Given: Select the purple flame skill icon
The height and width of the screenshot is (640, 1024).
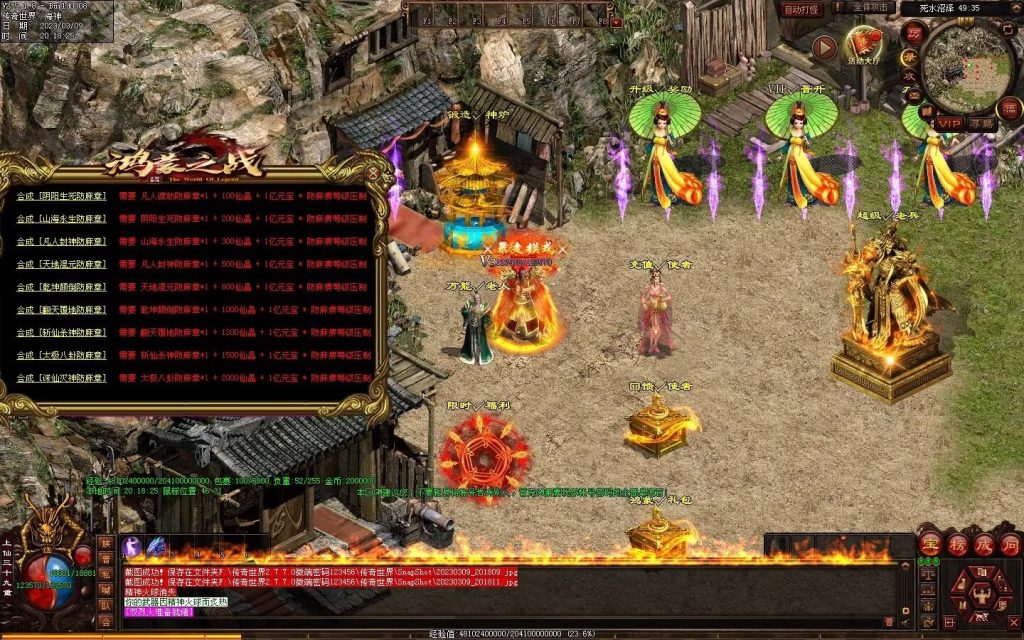Looking at the screenshot, I should 132,548.
